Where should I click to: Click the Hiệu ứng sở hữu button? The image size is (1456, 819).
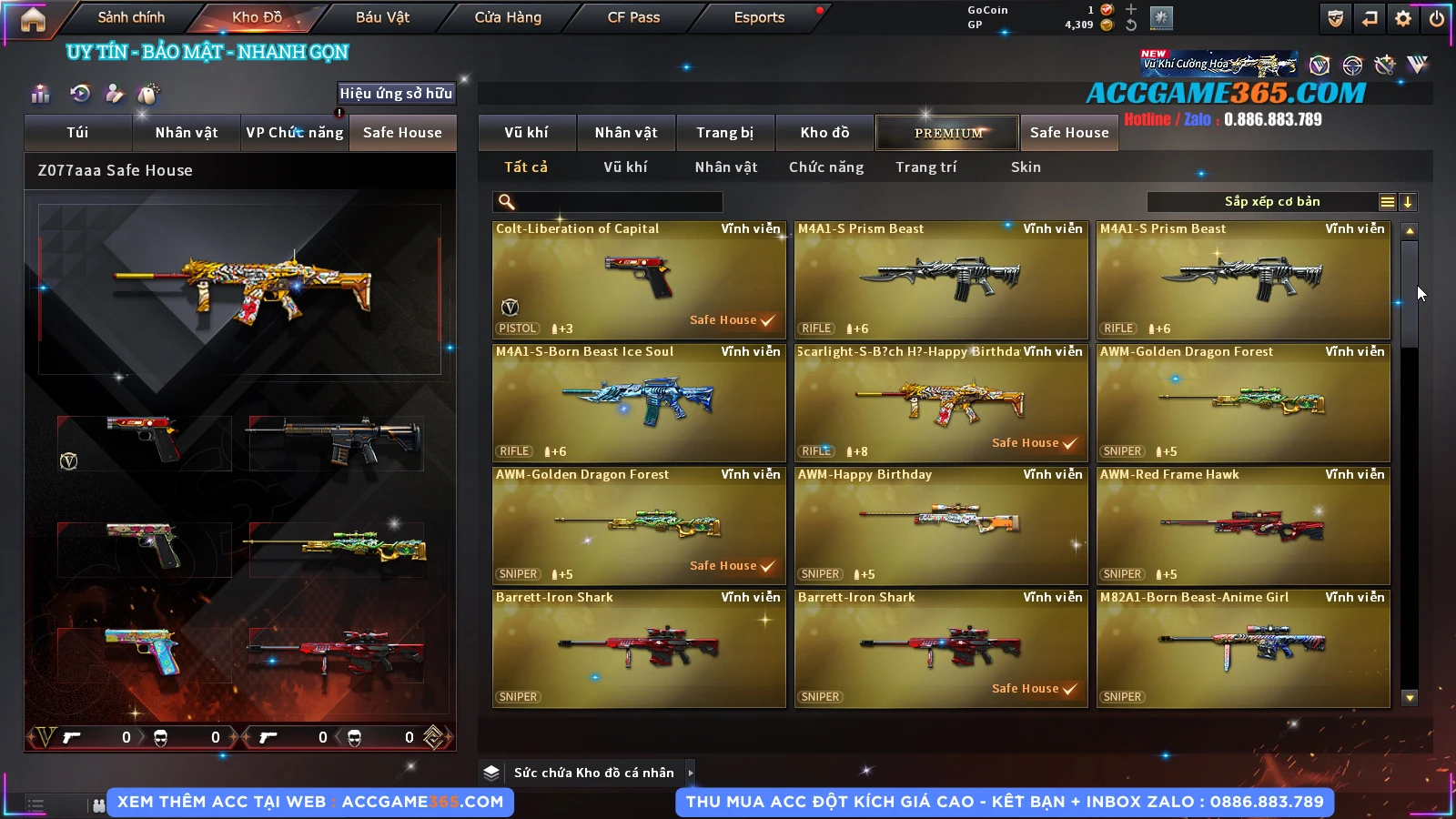pos(396,93)
